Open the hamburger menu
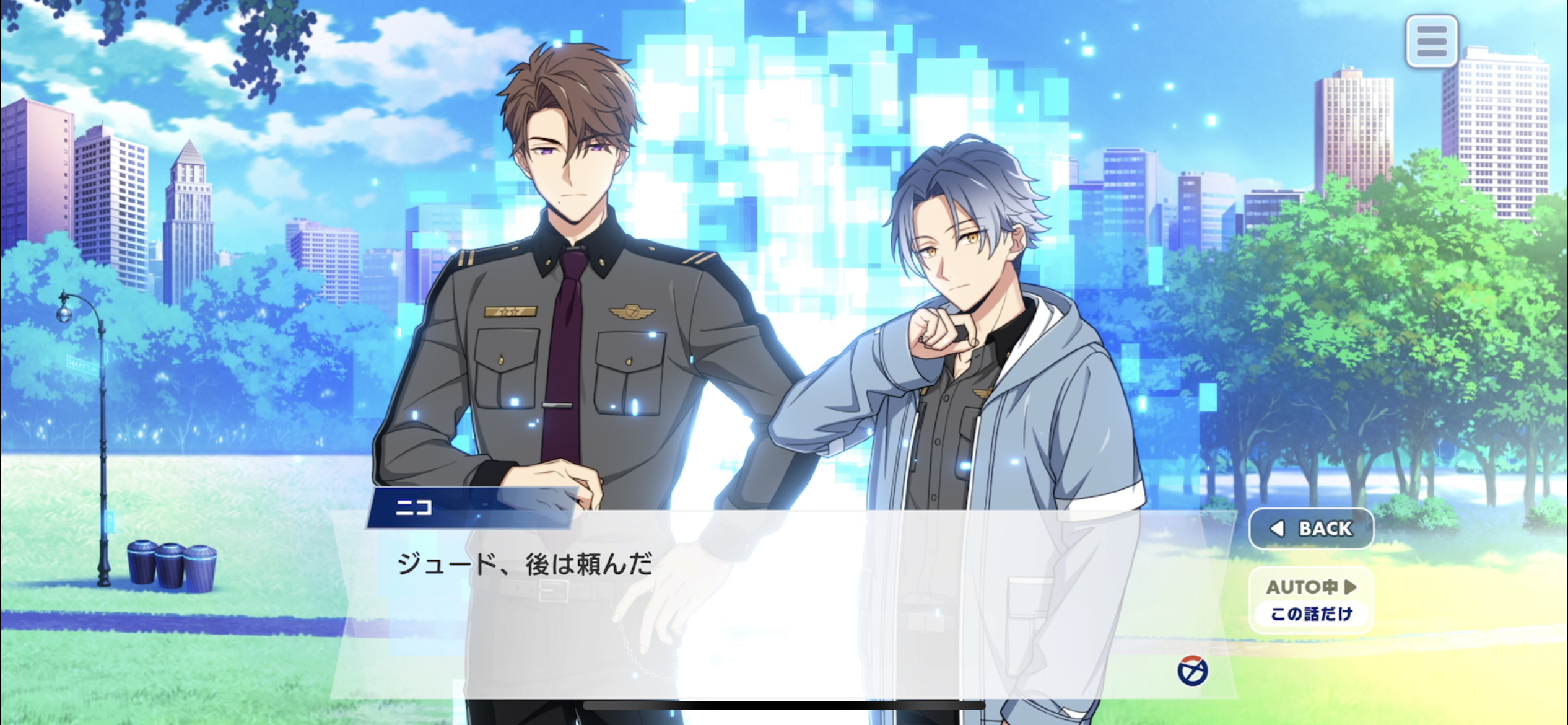 pos(1431,42)
